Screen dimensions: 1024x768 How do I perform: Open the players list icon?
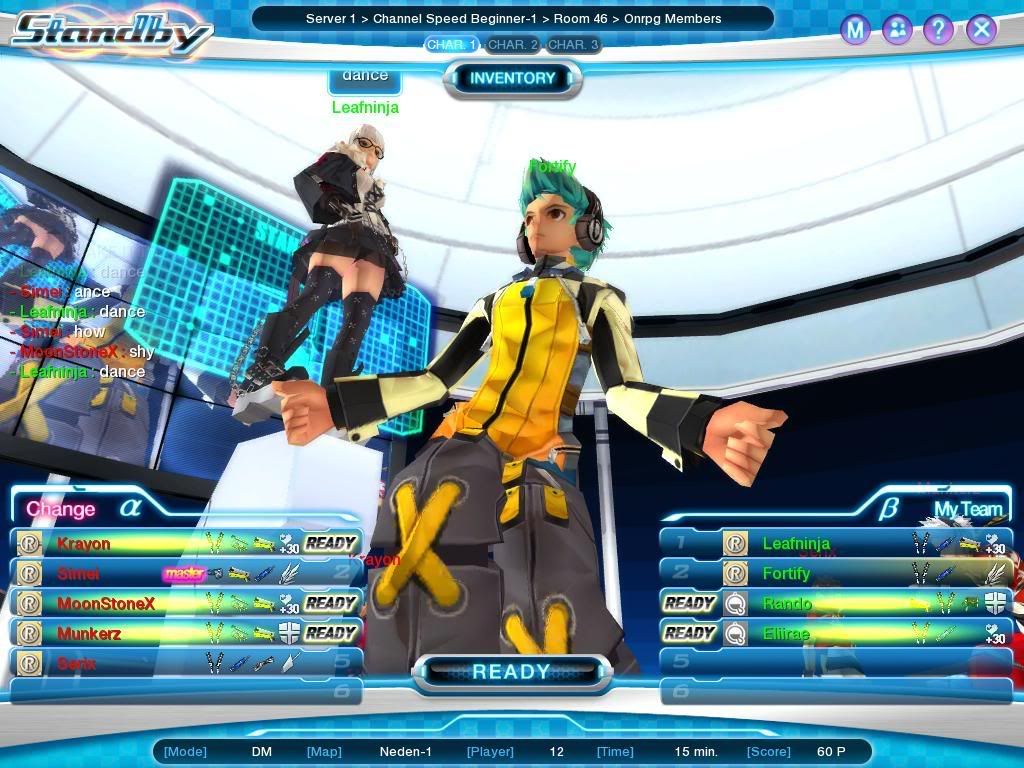(897, 30)
